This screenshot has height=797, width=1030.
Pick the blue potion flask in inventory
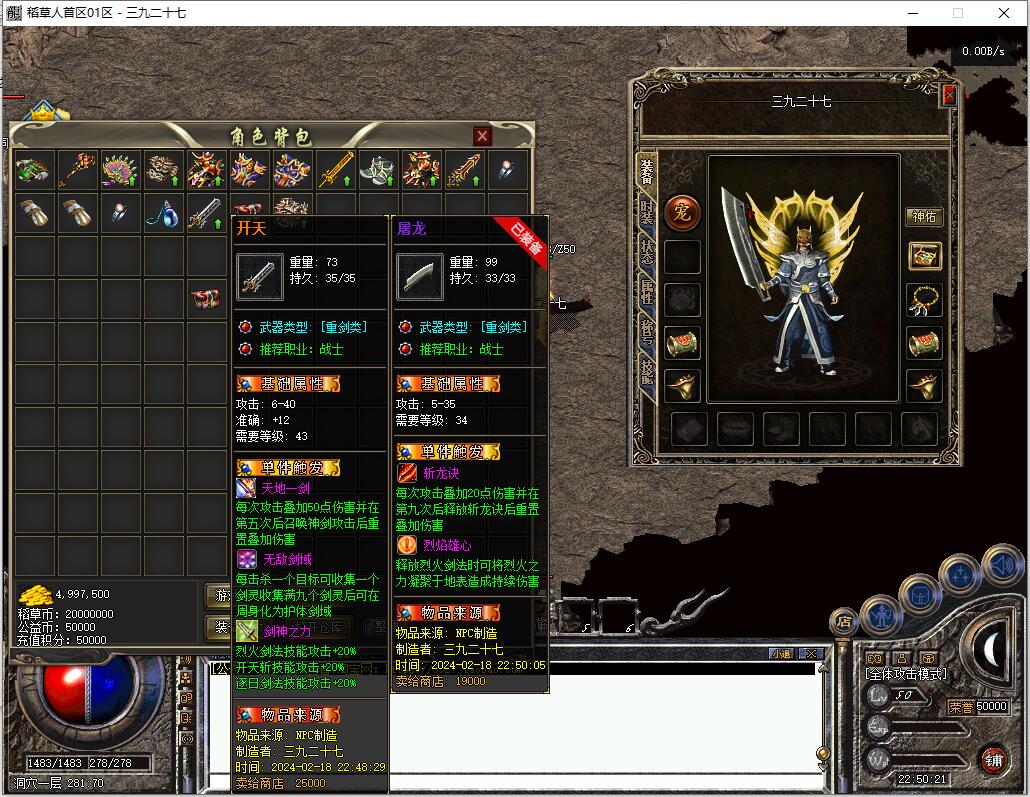click(162, 213)
